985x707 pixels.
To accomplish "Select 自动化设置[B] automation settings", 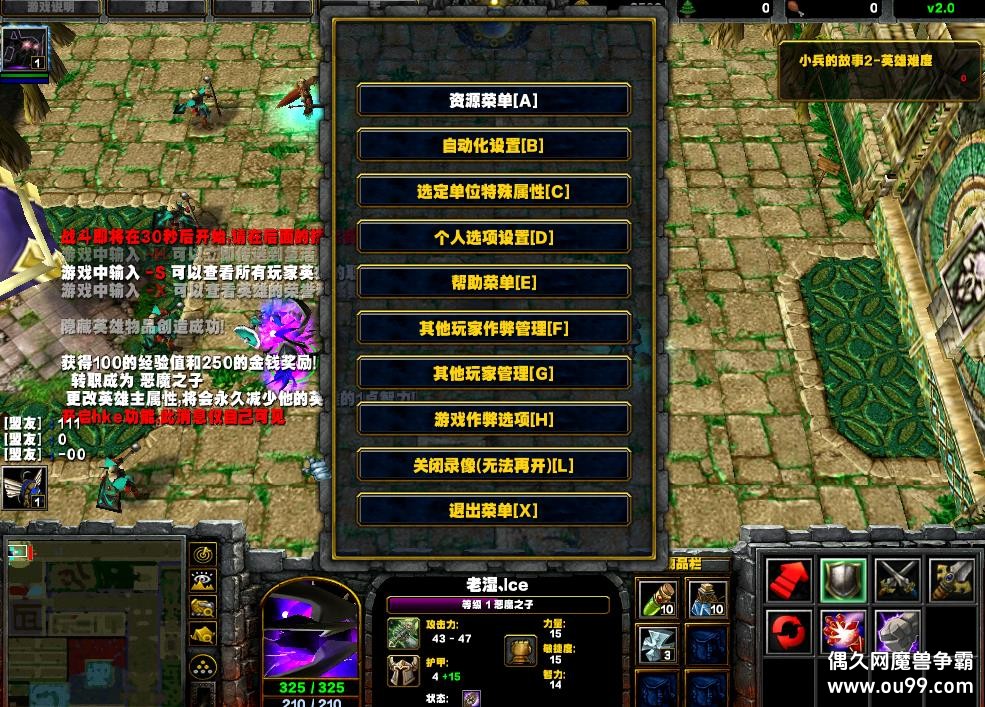I will 494,145.
